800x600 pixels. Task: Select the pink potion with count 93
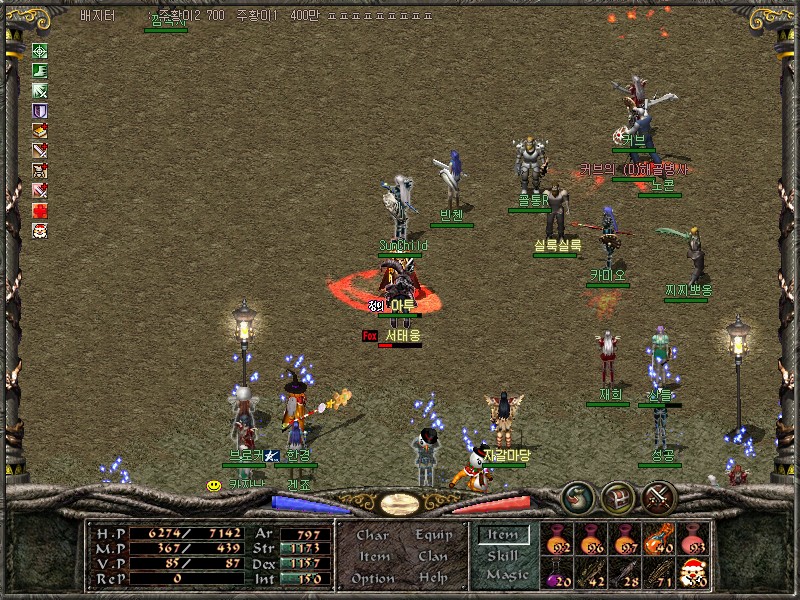coord(692,540)
